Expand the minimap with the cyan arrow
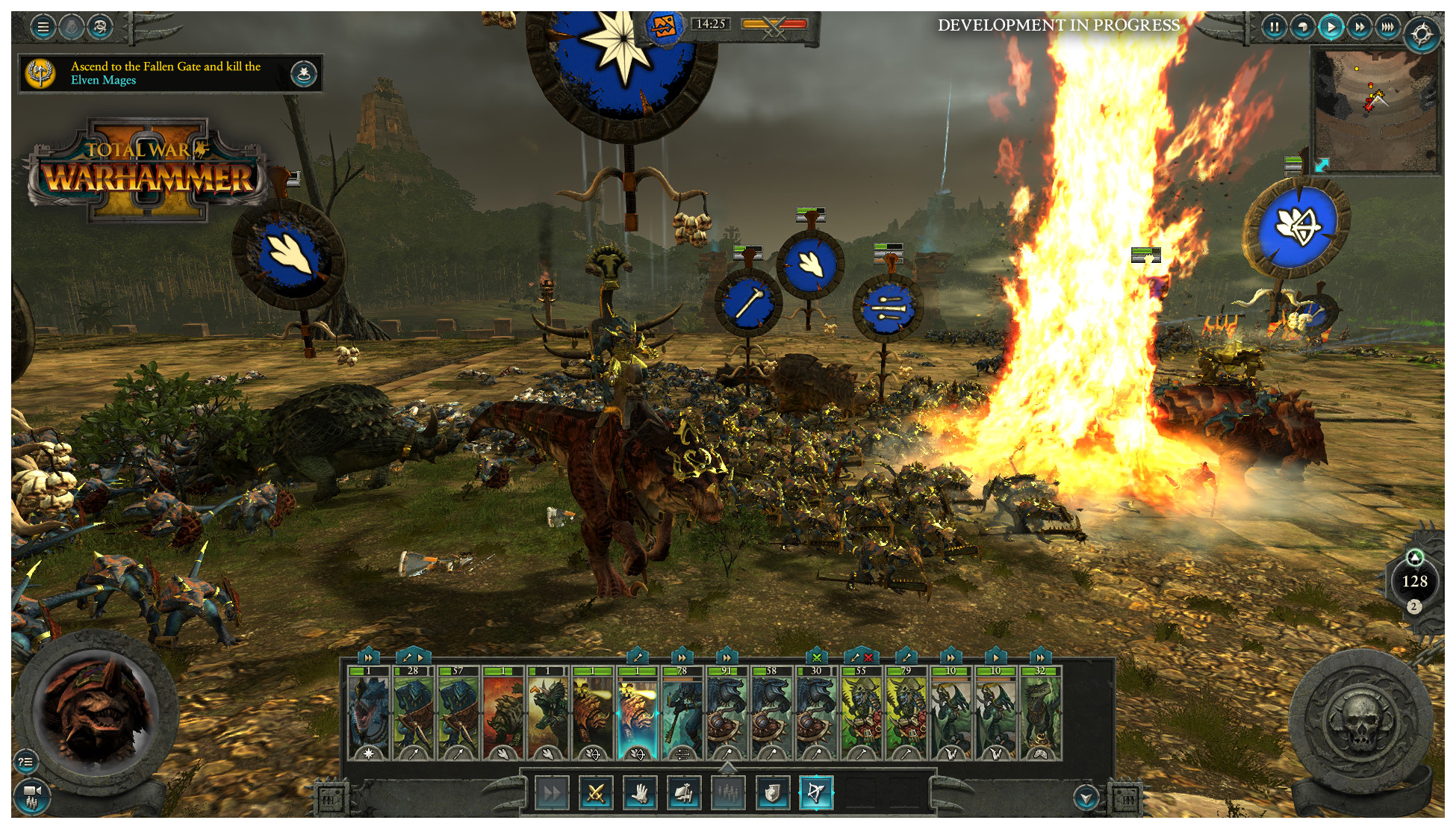The height and width of the screenshot is (829, 1456). (1322, 164)
